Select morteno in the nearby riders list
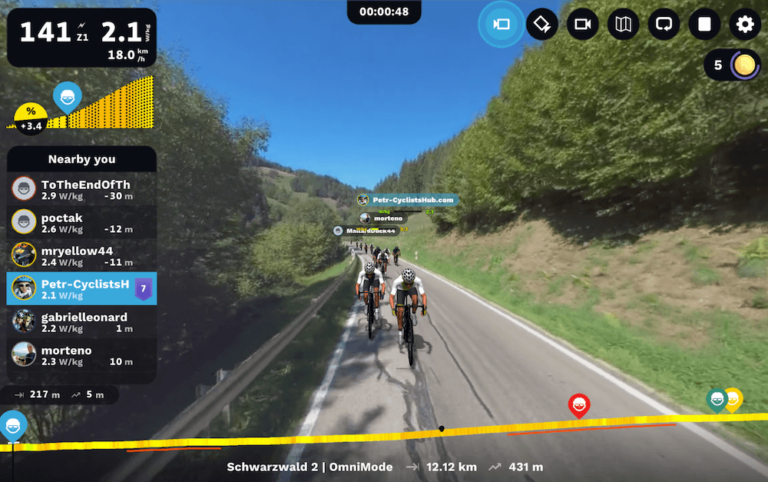The height and width of the screenshot is (482, 768). 82,355
